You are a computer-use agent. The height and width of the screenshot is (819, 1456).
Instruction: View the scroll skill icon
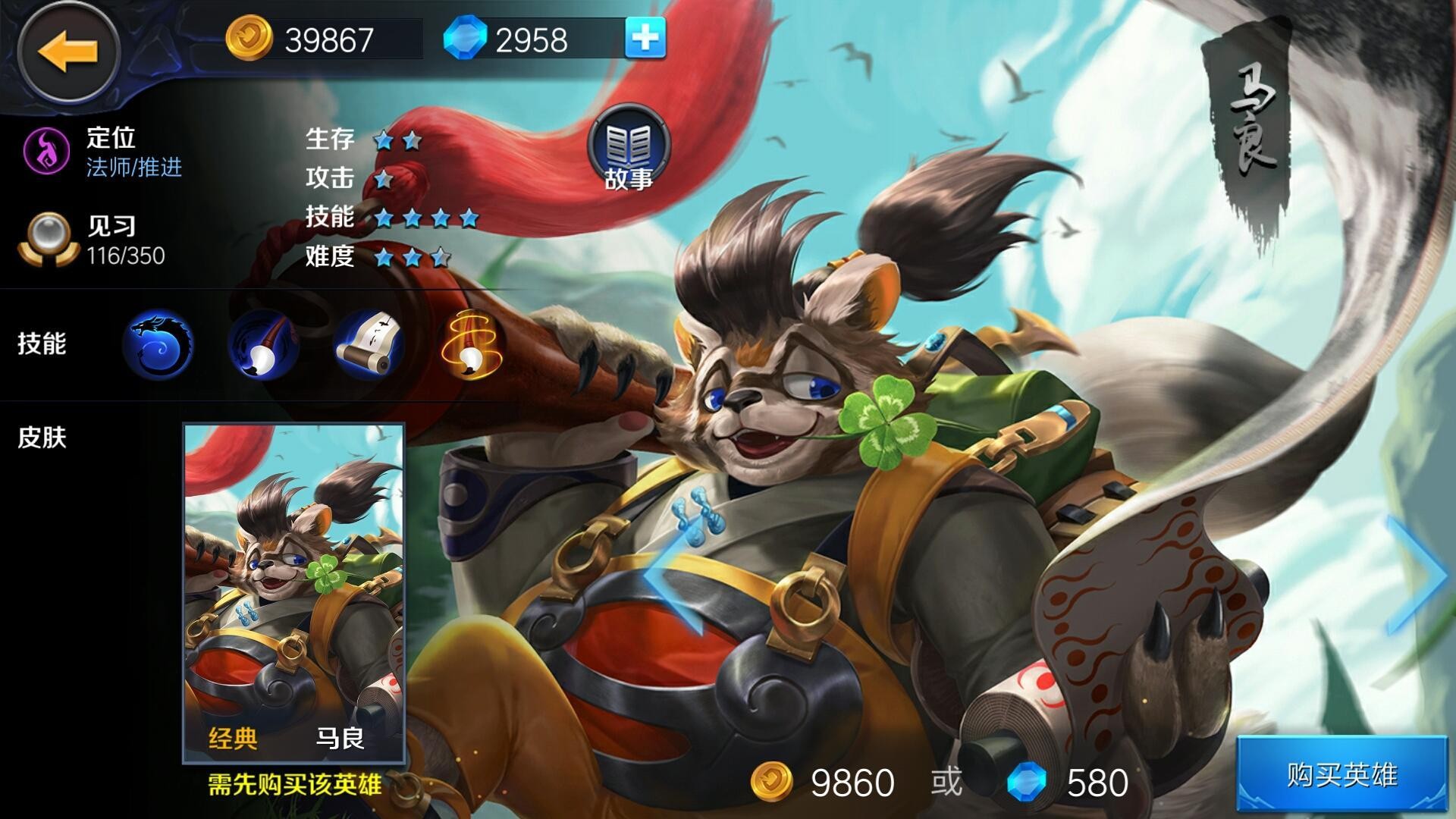pyautogui.click(x=369, y=345)
